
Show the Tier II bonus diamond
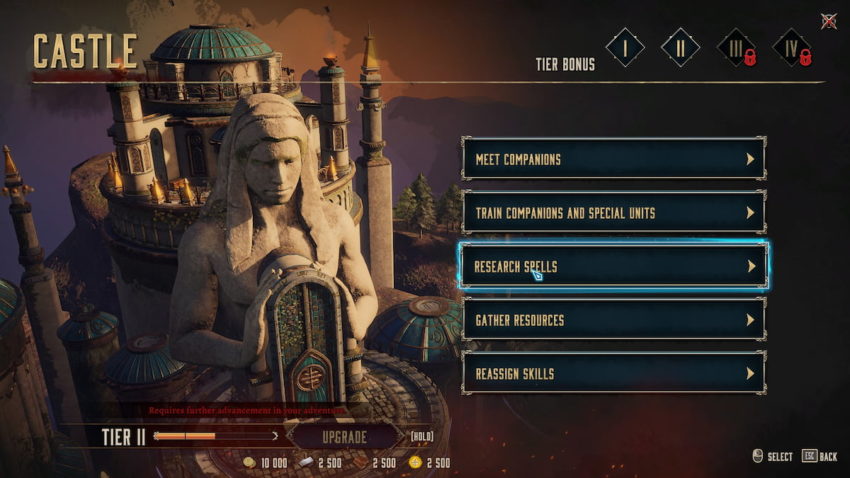click(681, 48)
